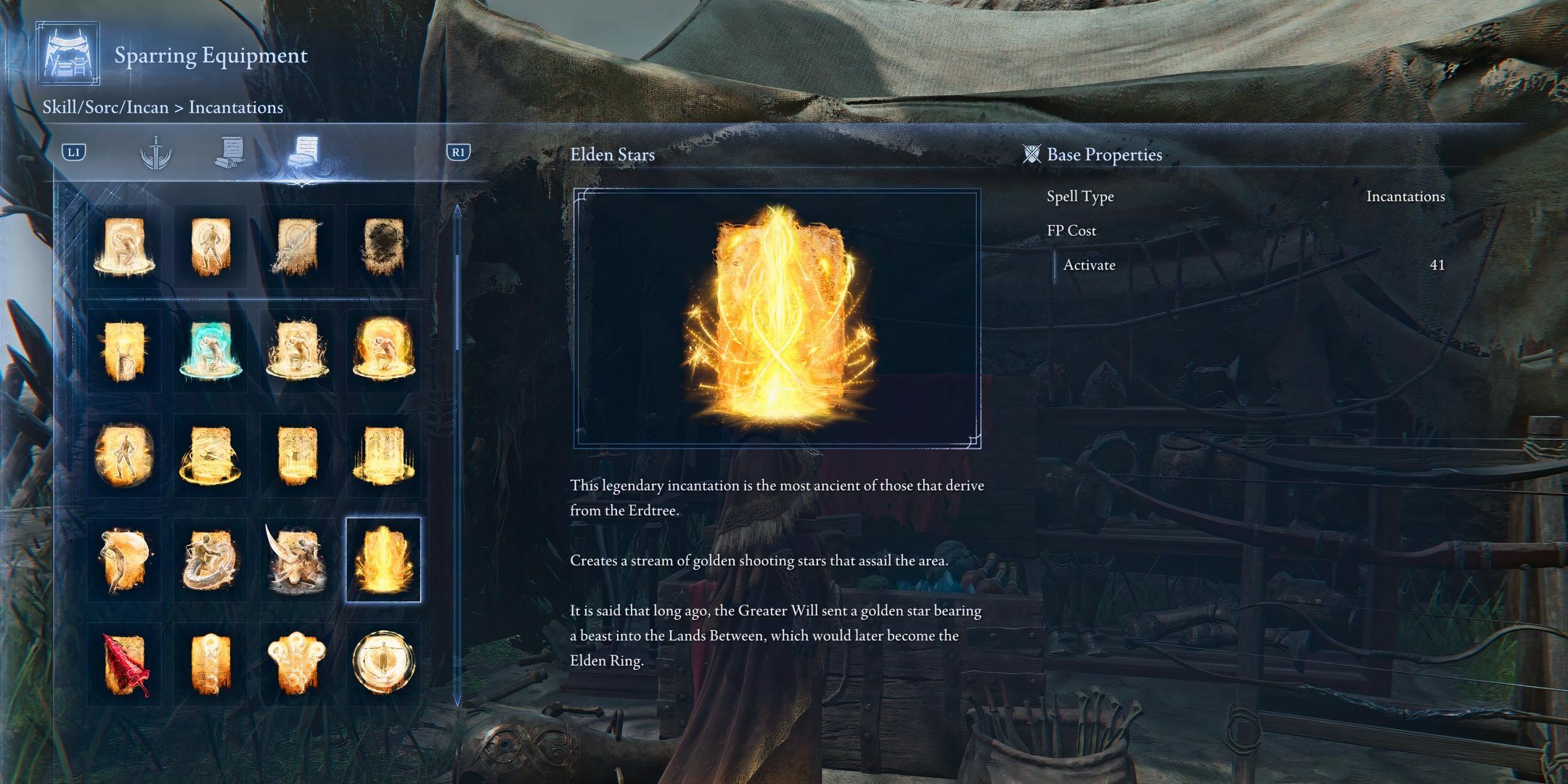
Task: Pick the figure in golden dome incantation
Action: tap(383, 351)
